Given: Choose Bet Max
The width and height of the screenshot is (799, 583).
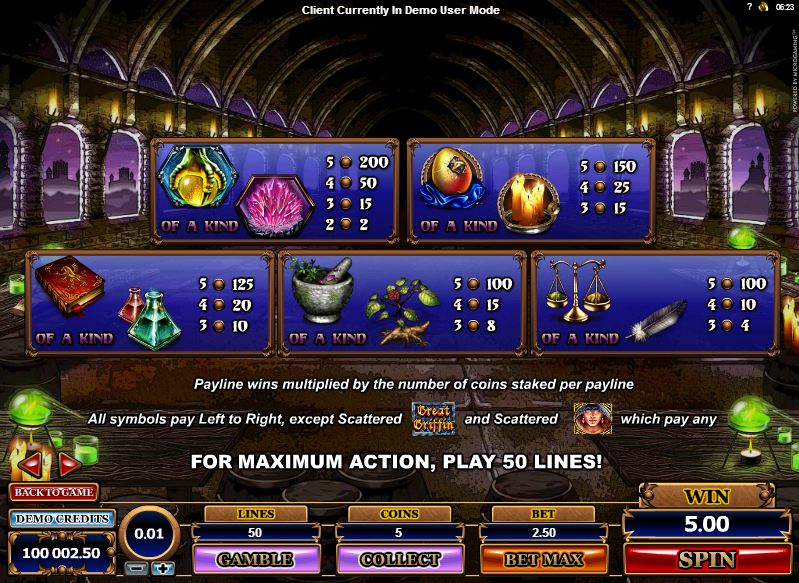Looking at the screenshot, I should click(x=544, y=559).
